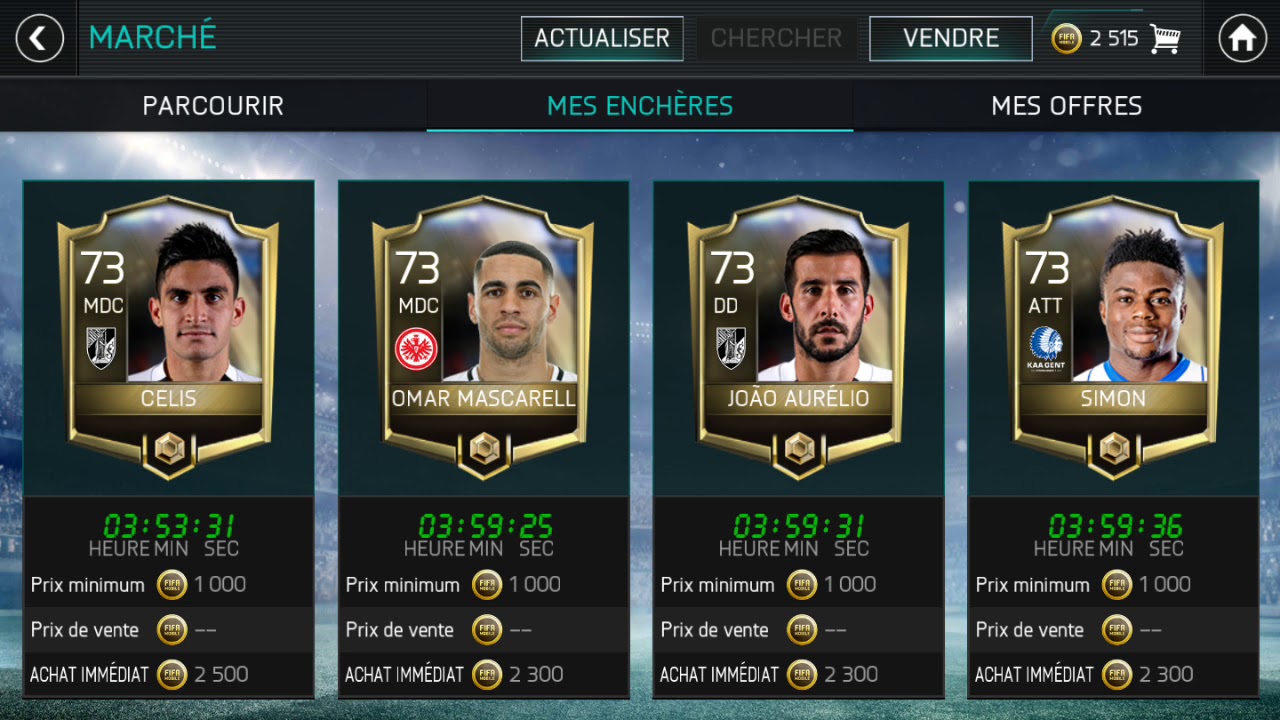
Task: Select the MES ENCHÈRES tab
Action: pyautogui.click(x=639, y=105)
